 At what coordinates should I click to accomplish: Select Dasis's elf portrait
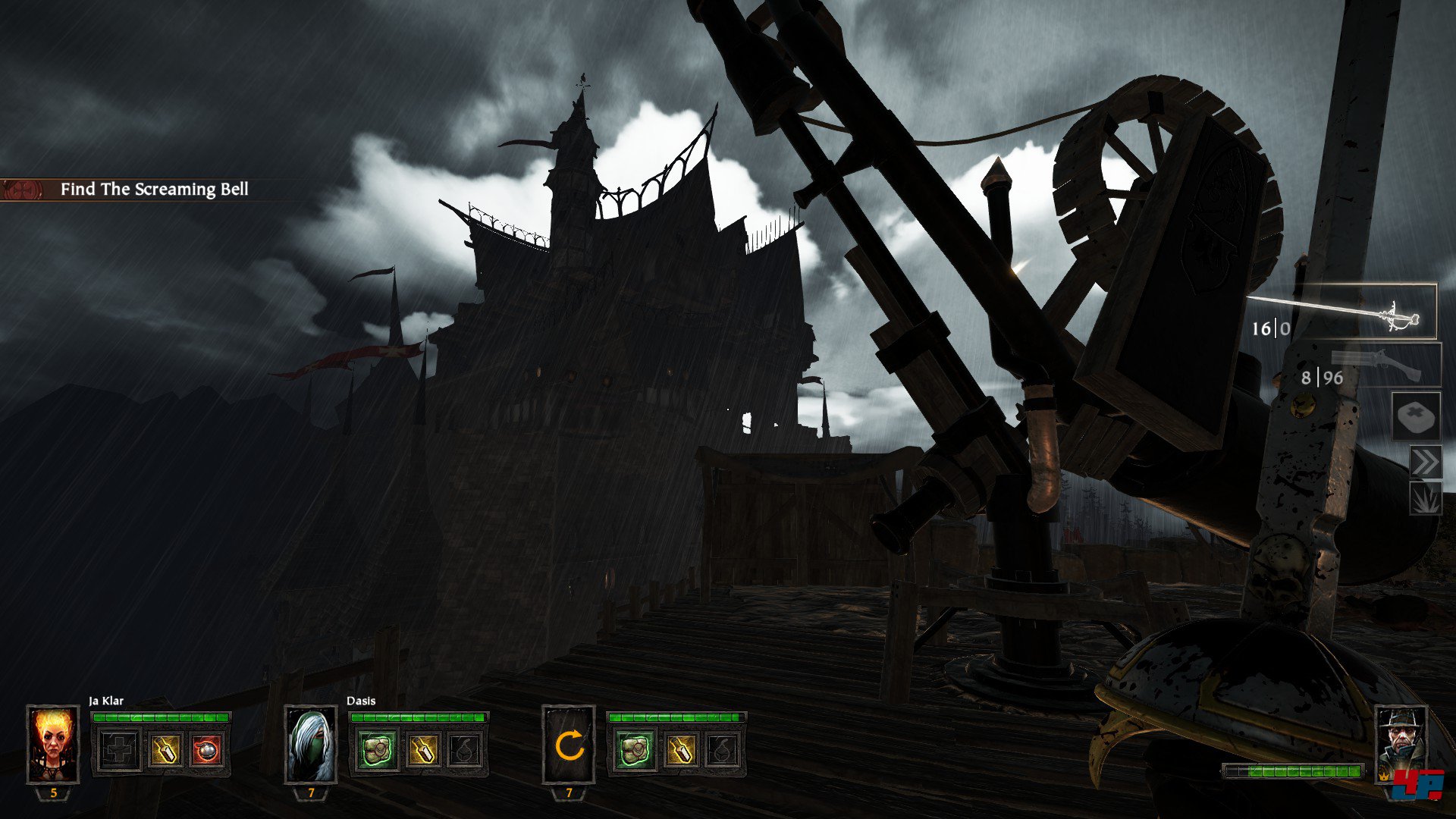tap(311, 744)
